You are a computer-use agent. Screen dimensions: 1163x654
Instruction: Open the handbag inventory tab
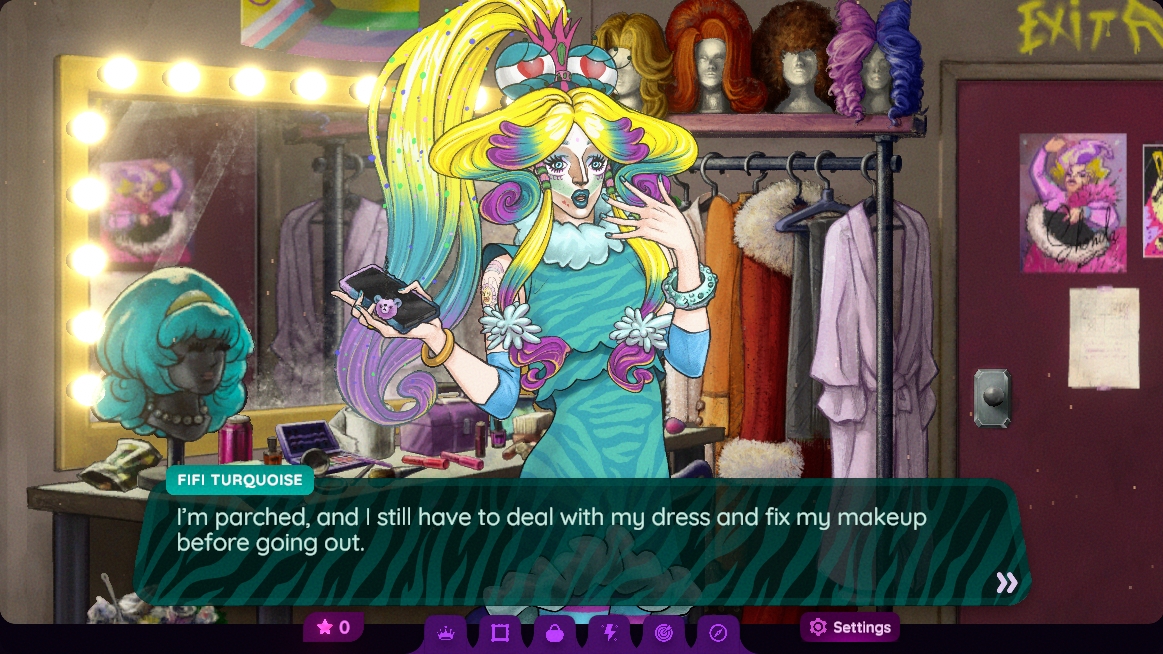tap(555, 632)
